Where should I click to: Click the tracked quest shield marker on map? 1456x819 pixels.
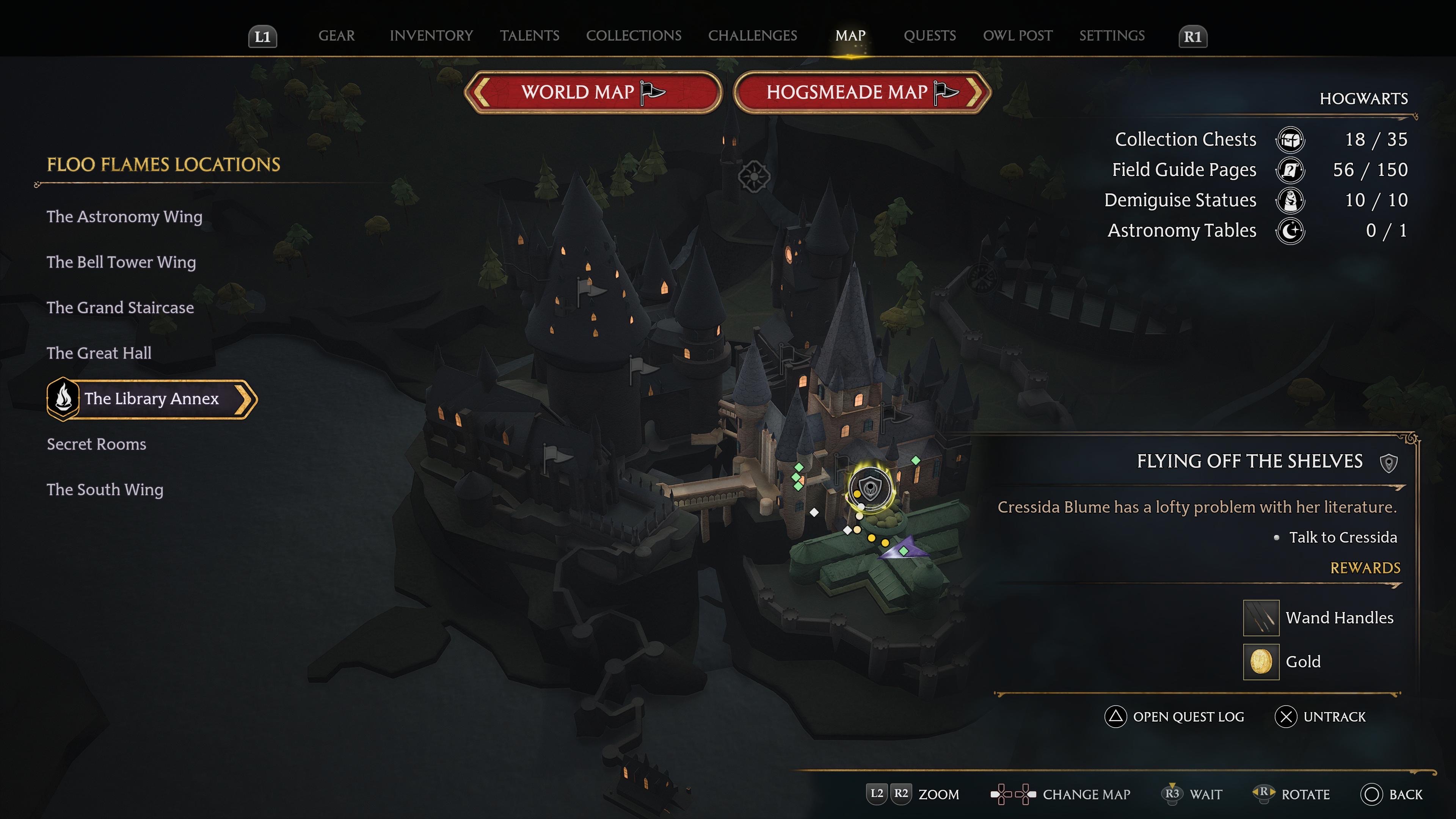point(871,488)
